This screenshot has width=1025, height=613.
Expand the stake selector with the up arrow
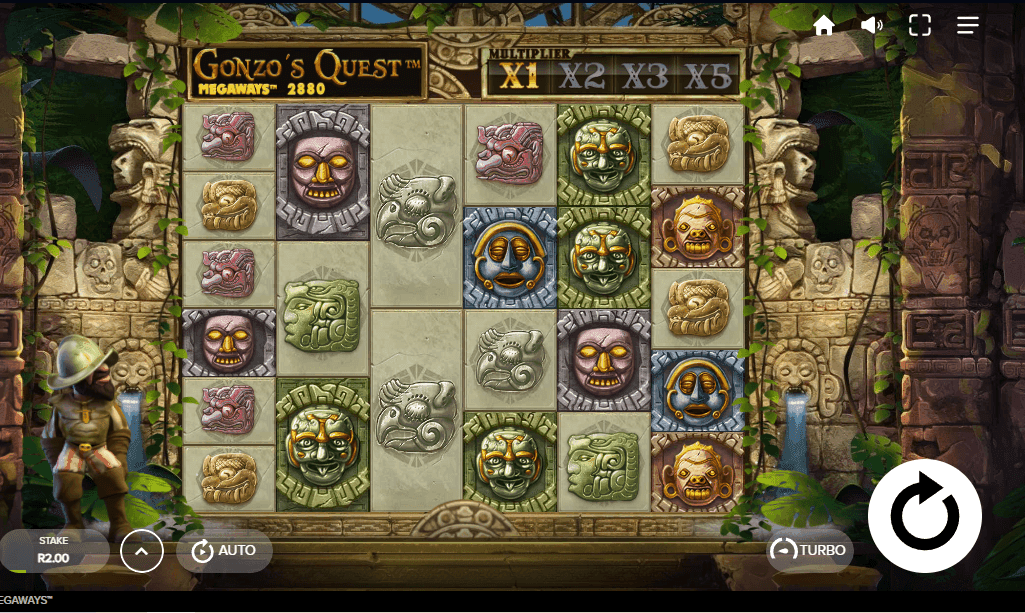pos(142,550)
